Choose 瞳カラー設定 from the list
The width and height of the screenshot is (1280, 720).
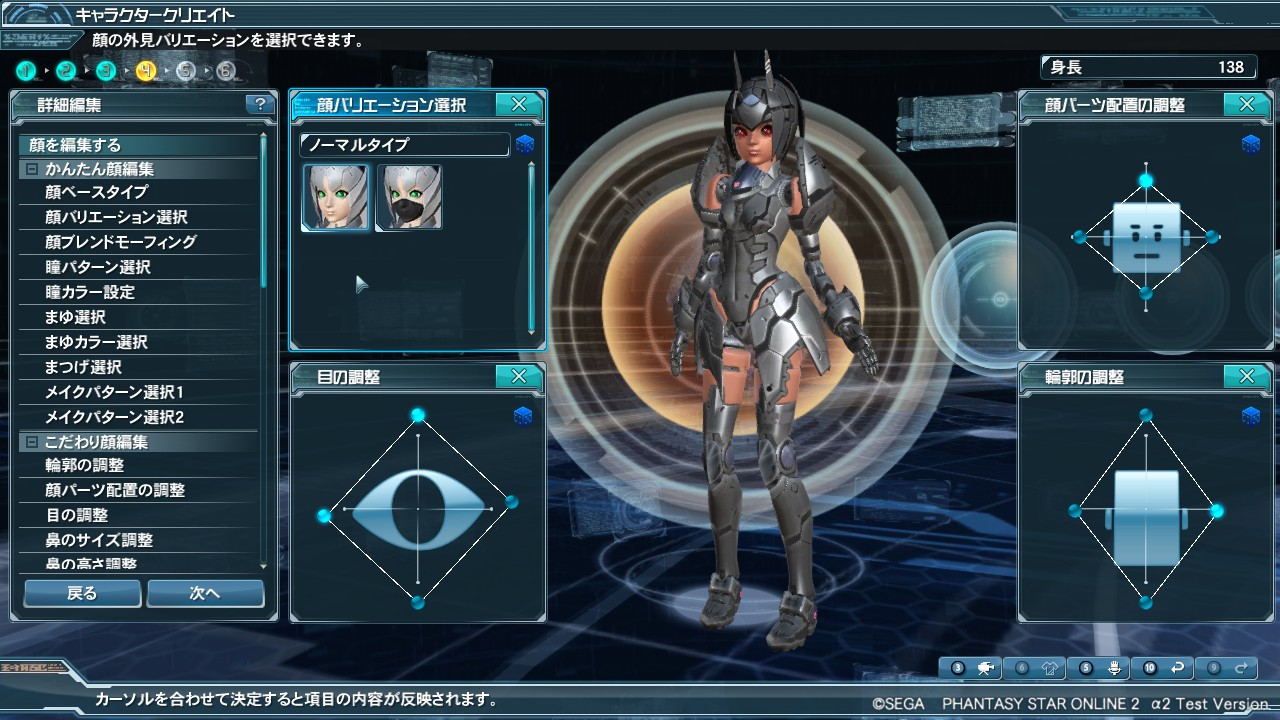pos(89,292)
